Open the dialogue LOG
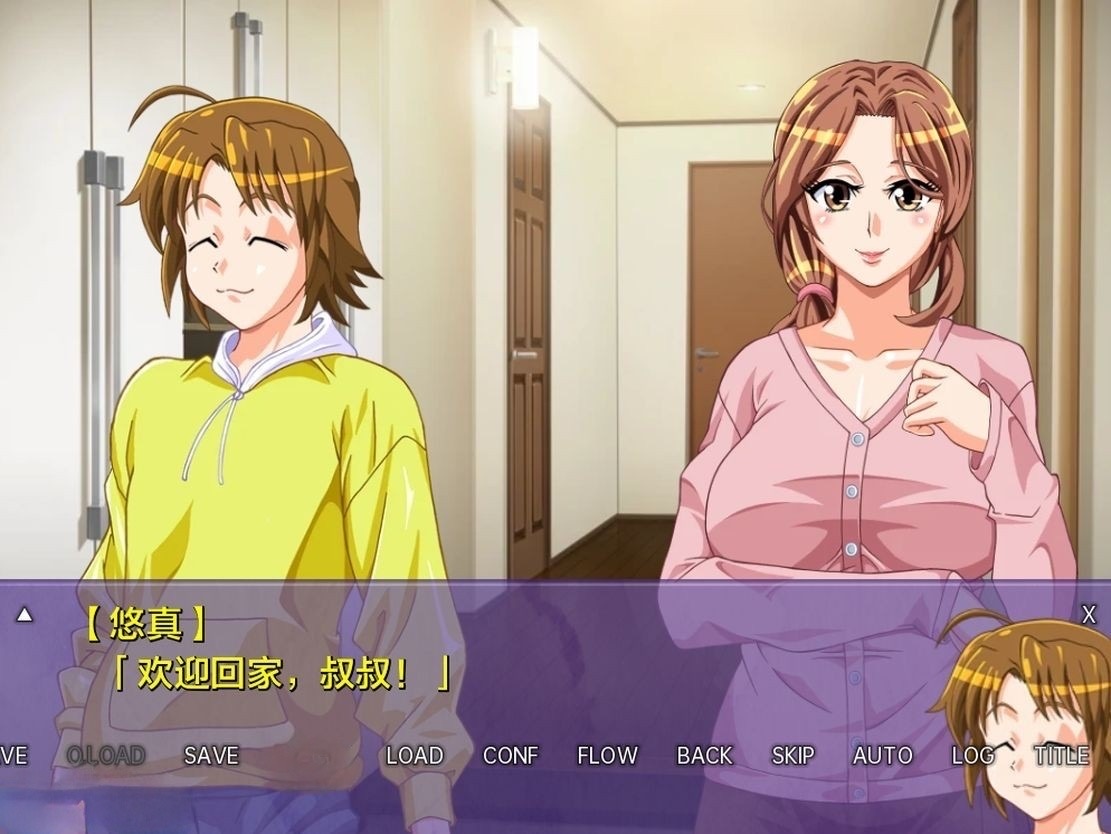Image resolution: width=1111 pixels, height=834 pixels. click(x=972, y=756)
